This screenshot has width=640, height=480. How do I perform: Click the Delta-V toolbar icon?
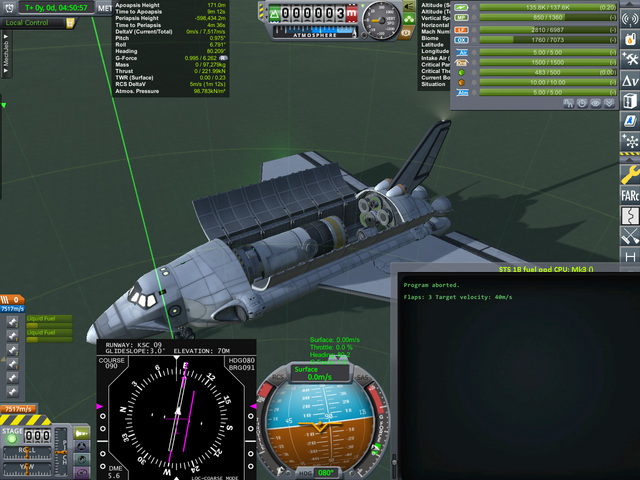pos(630,78)
